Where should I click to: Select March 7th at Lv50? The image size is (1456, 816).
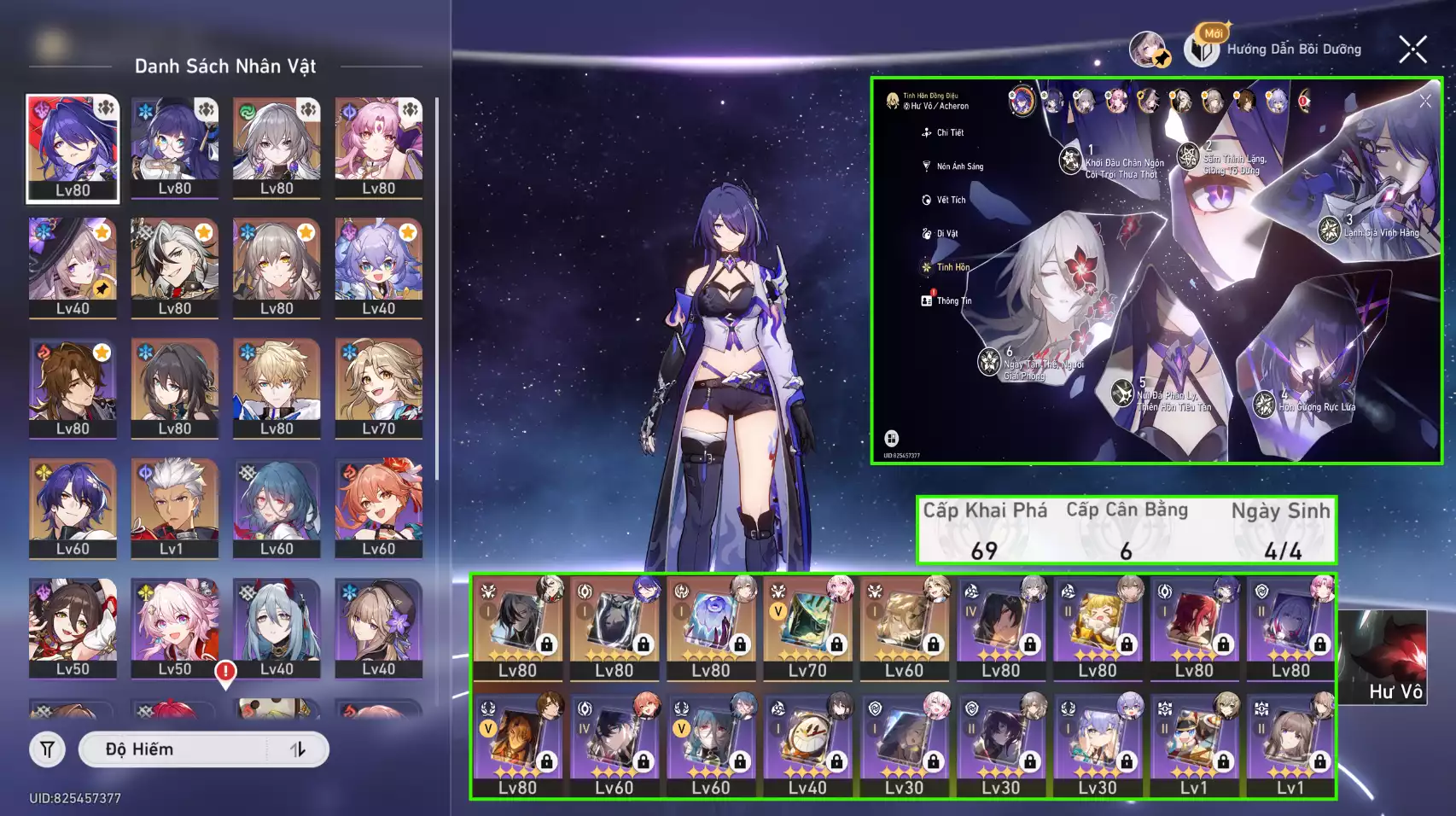coord(174,628)
